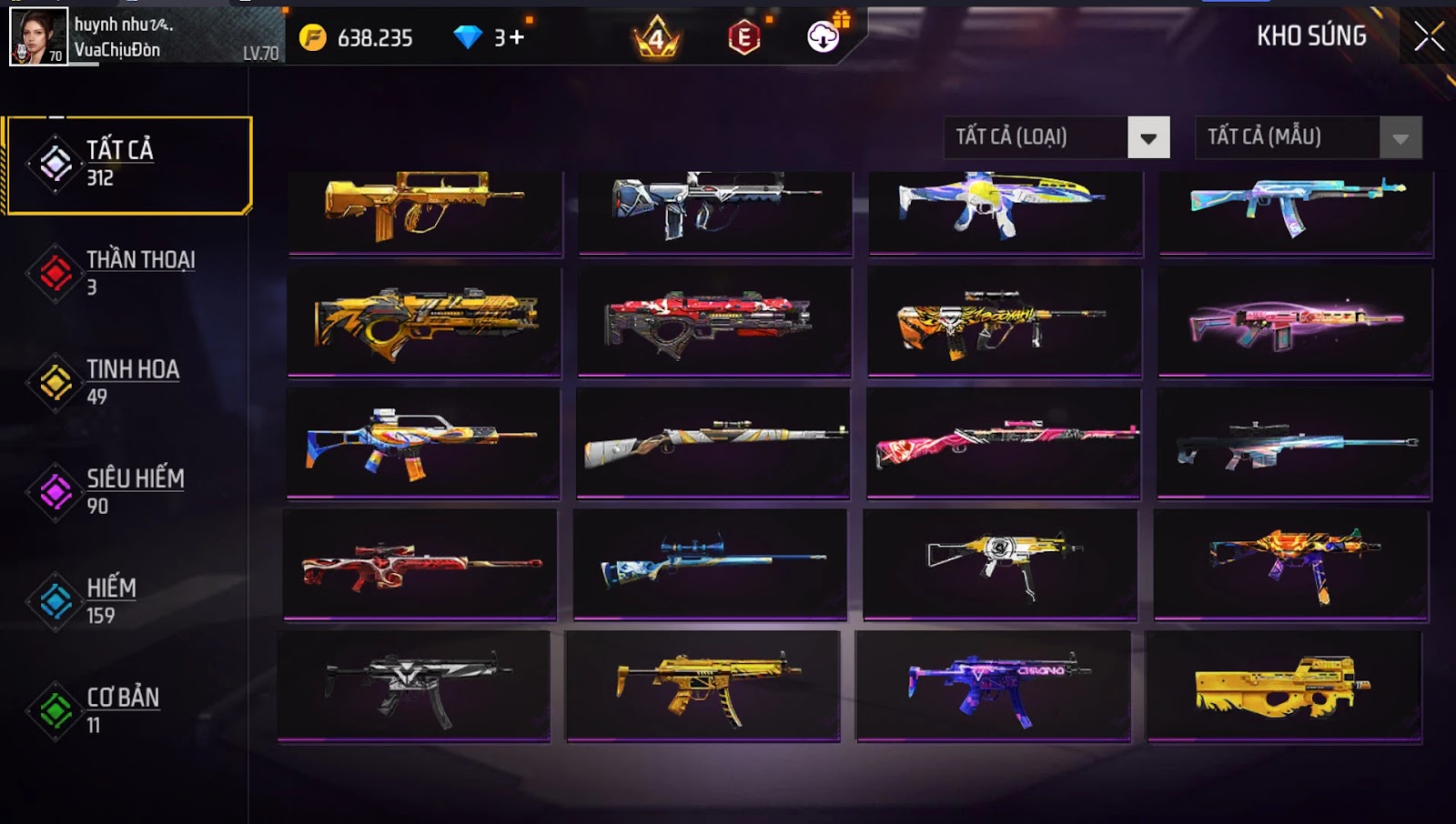The image size is (1456, 824).
Task: Open the Tinh Hoa weapon category
Action: 128,382
